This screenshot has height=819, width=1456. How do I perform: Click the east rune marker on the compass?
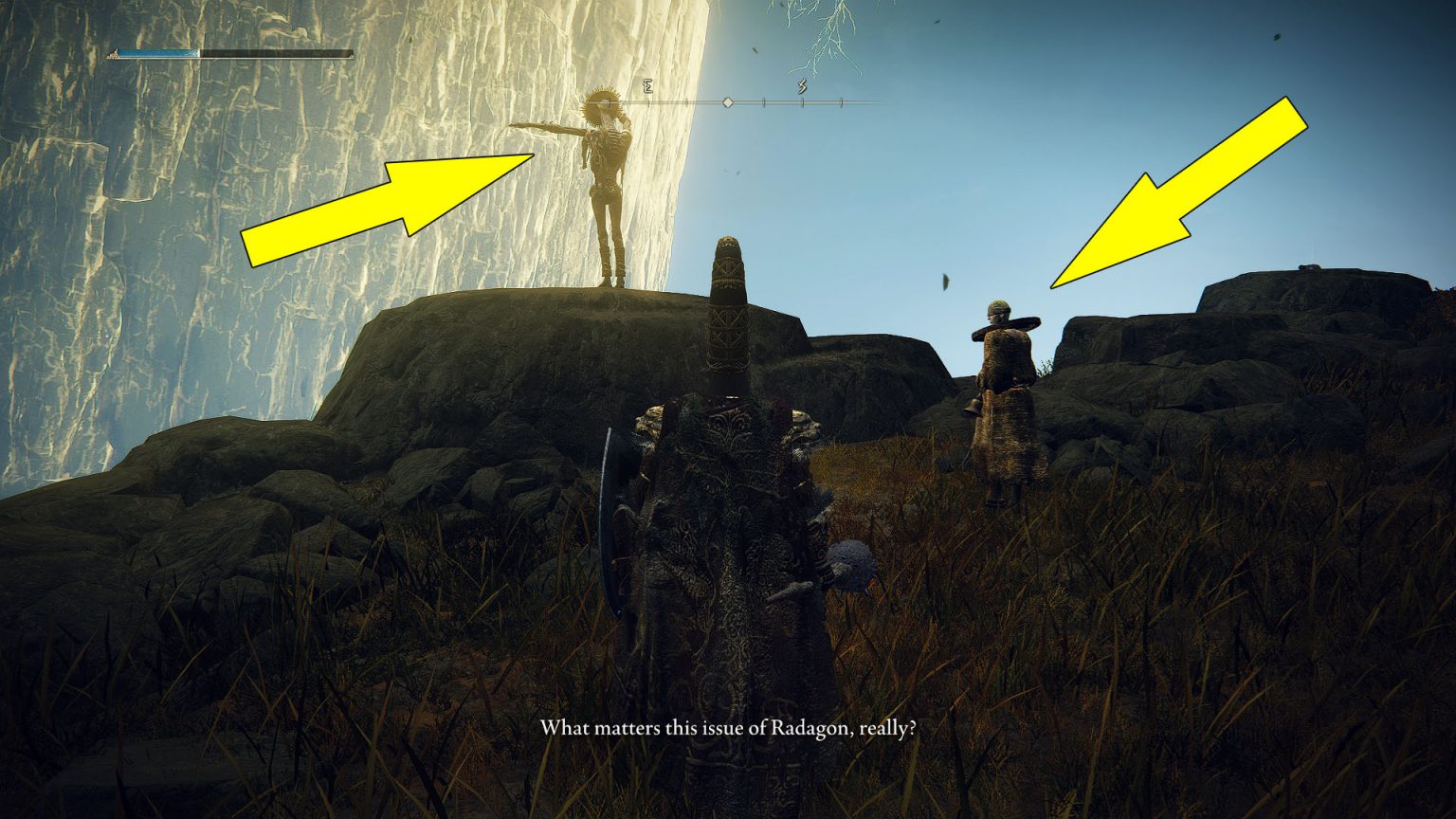(x=647, y=87)
